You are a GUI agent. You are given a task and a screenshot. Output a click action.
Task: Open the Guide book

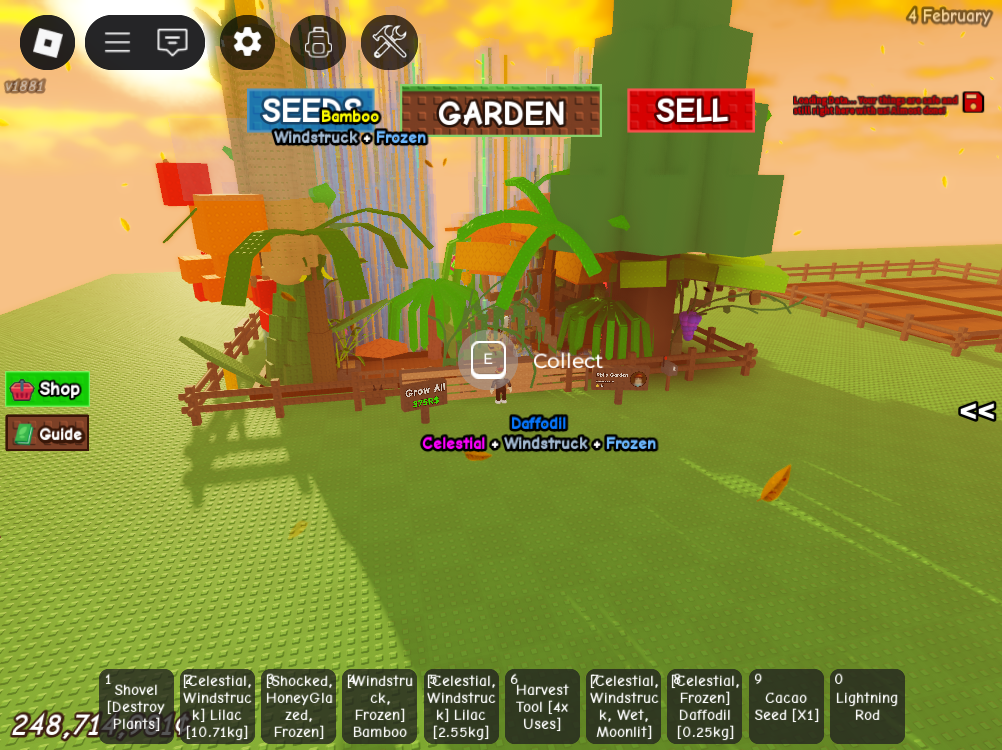[x=47, y=433]
